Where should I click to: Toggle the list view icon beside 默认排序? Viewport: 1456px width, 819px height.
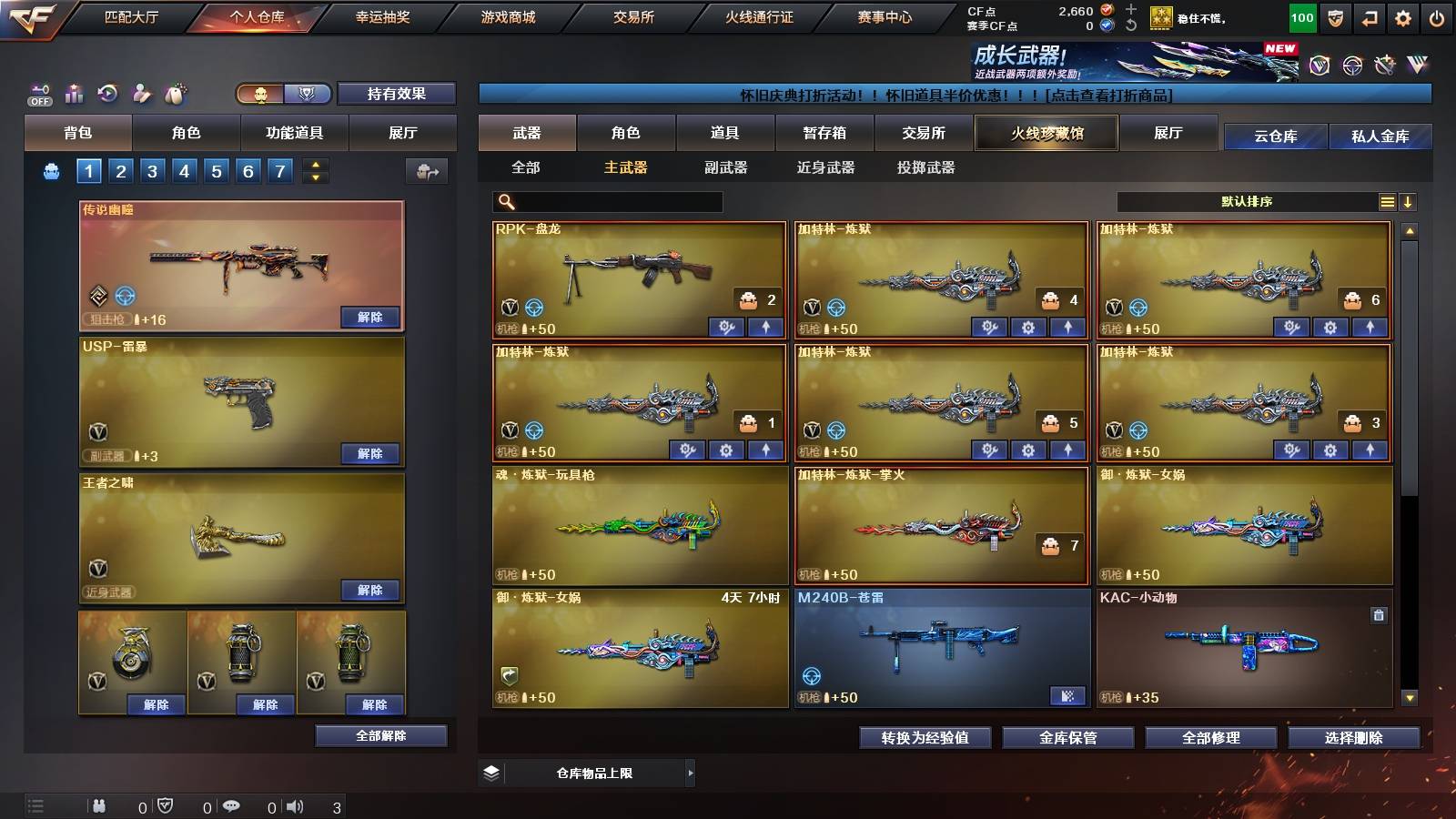point(1386,200)
